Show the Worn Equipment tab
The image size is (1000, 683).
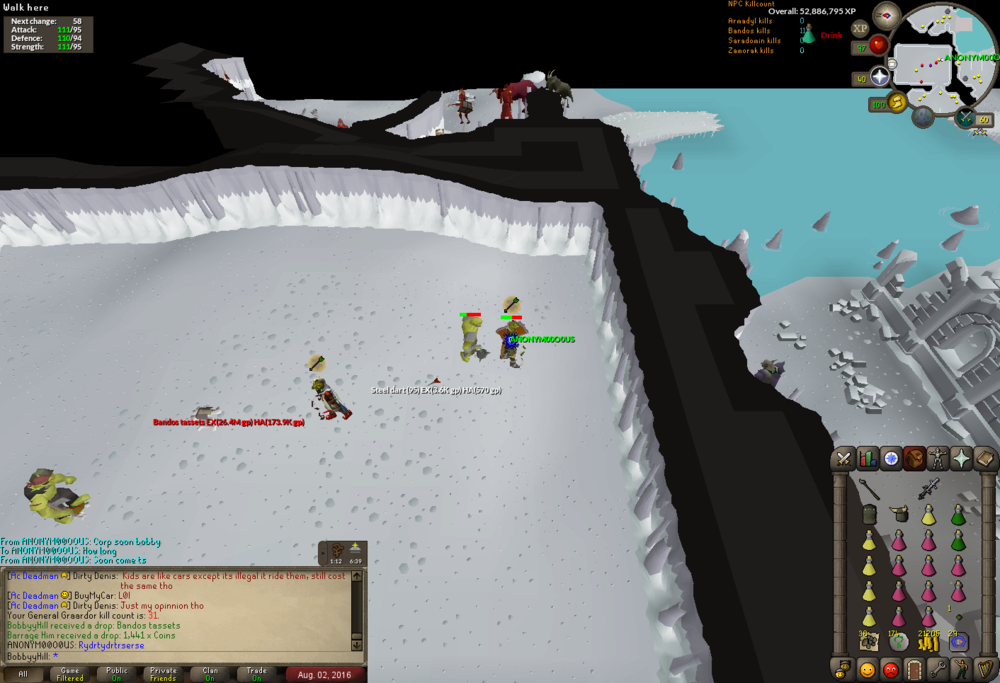point(938,458)
